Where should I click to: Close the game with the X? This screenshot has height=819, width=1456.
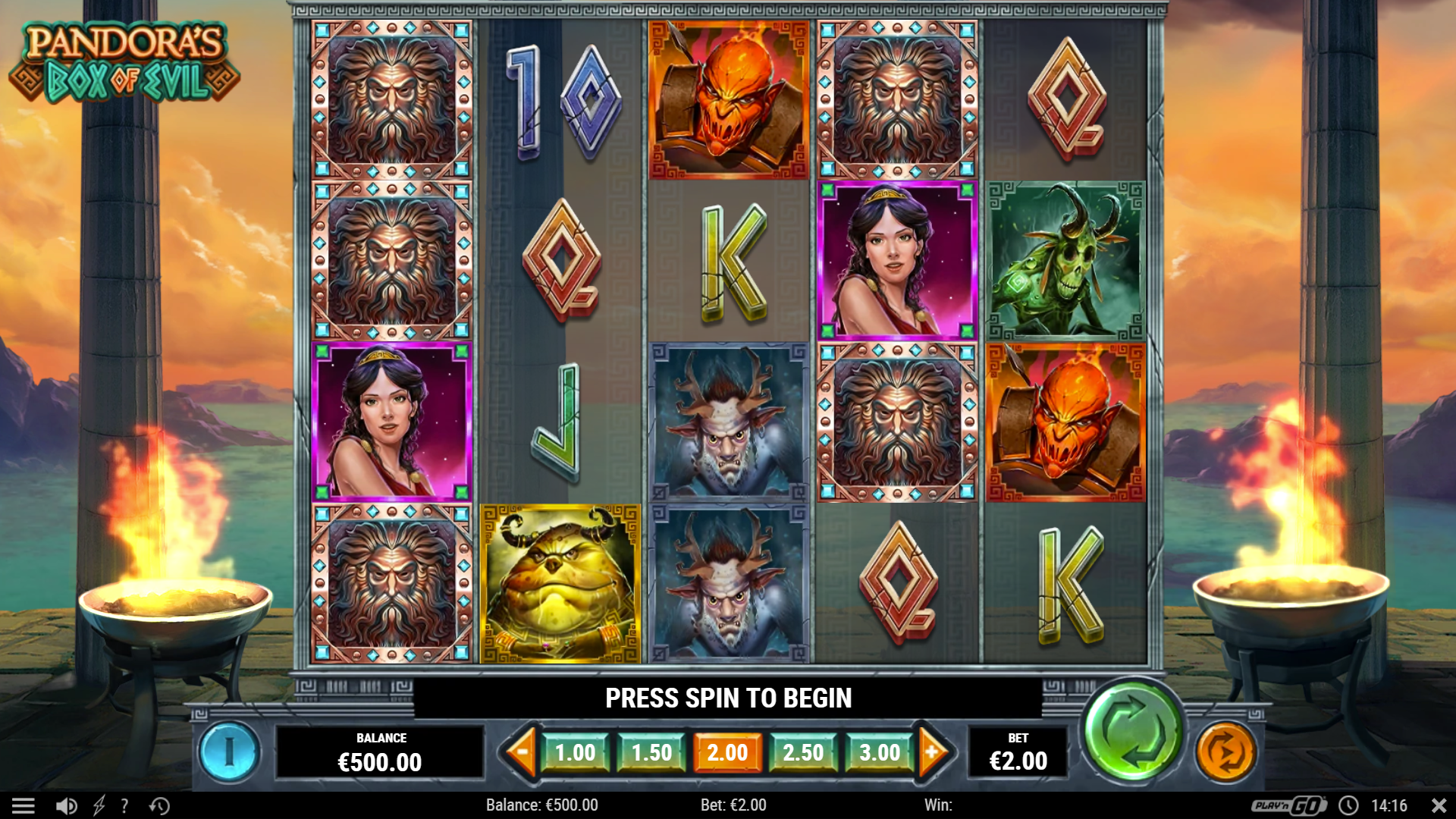coord(1439,805)
